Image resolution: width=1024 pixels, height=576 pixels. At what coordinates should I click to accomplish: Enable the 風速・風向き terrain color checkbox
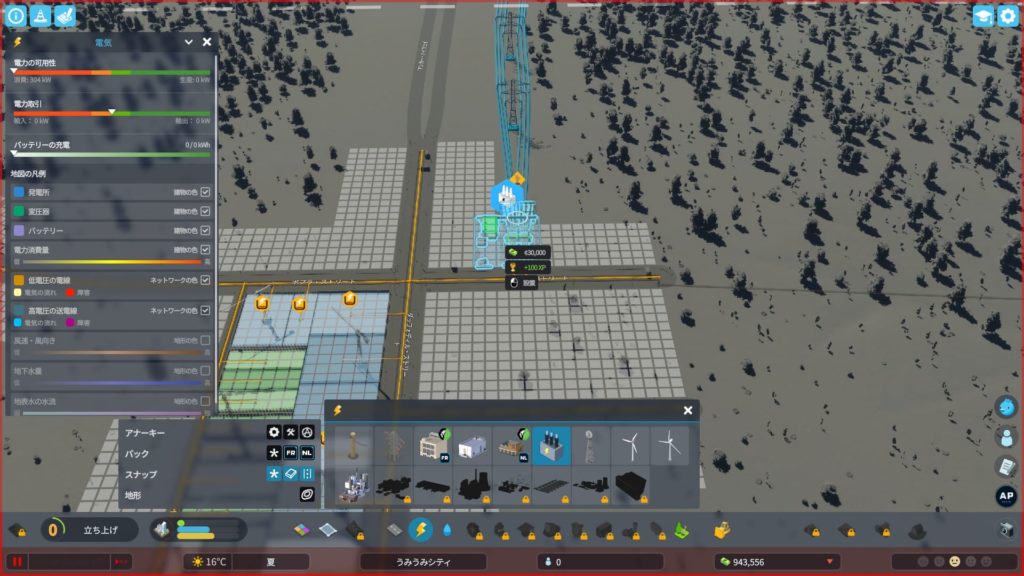205,340
